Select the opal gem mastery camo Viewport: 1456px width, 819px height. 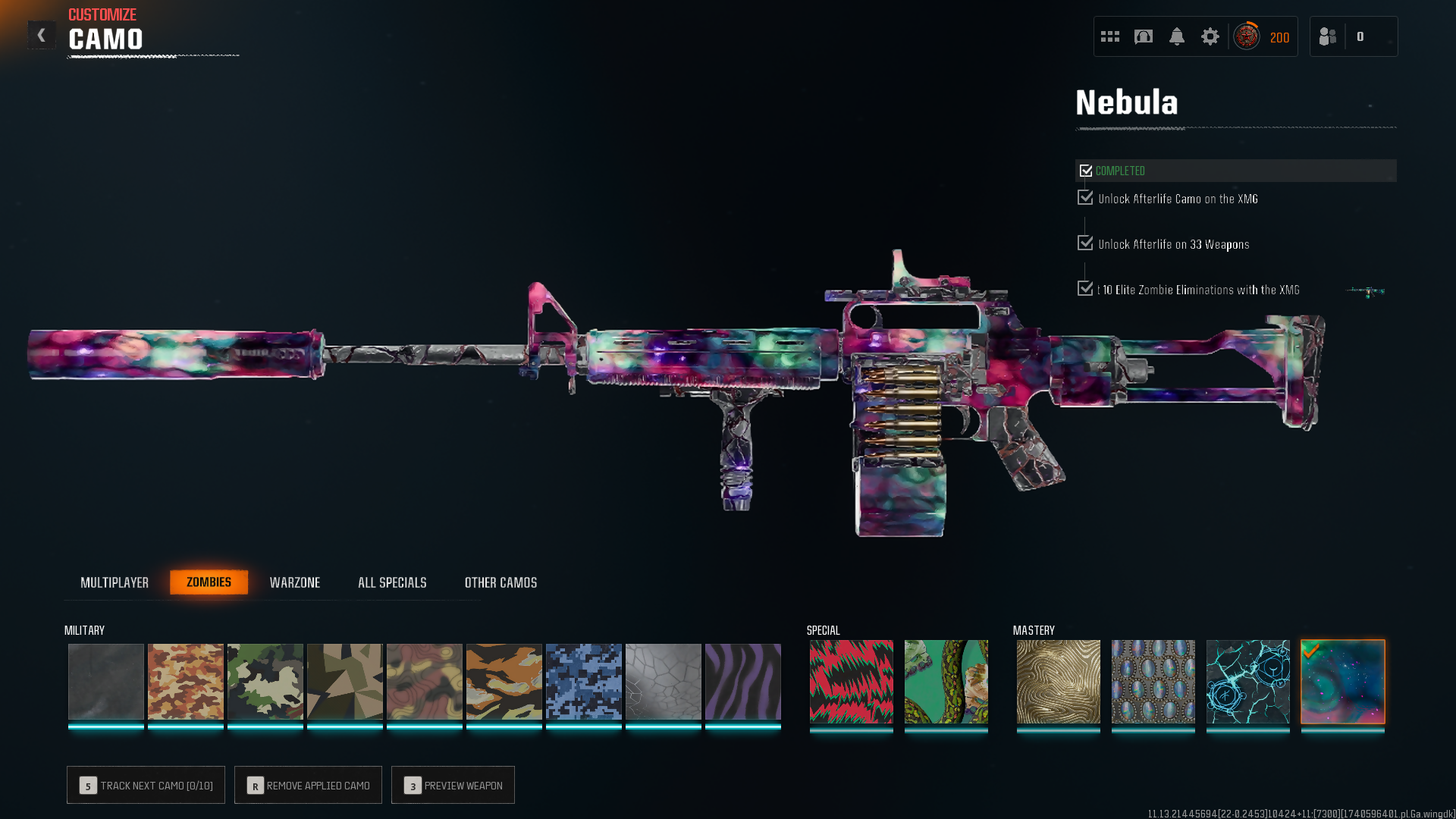pos(1153,681)
